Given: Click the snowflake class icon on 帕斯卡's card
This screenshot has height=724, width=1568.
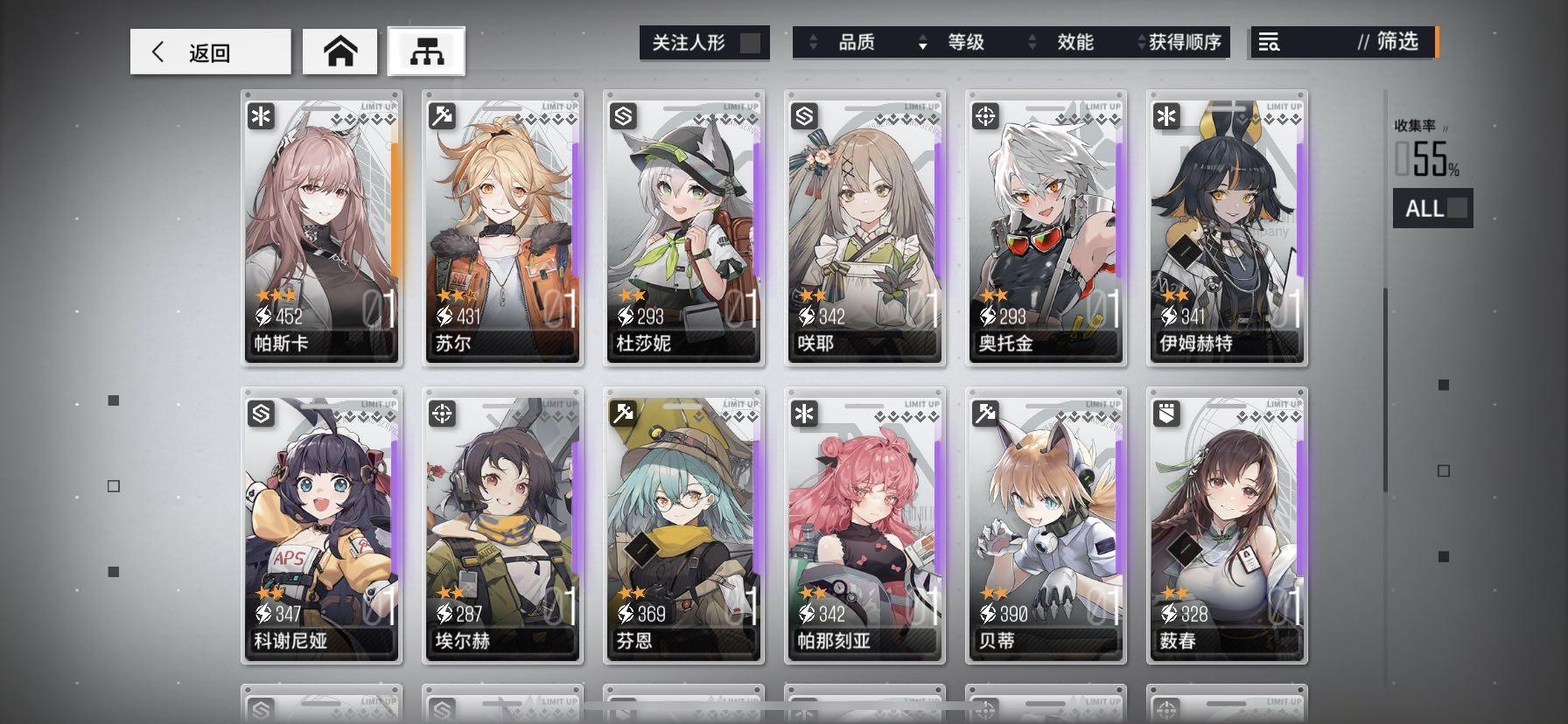Looking at the screenshot, I should pos(262,115).
